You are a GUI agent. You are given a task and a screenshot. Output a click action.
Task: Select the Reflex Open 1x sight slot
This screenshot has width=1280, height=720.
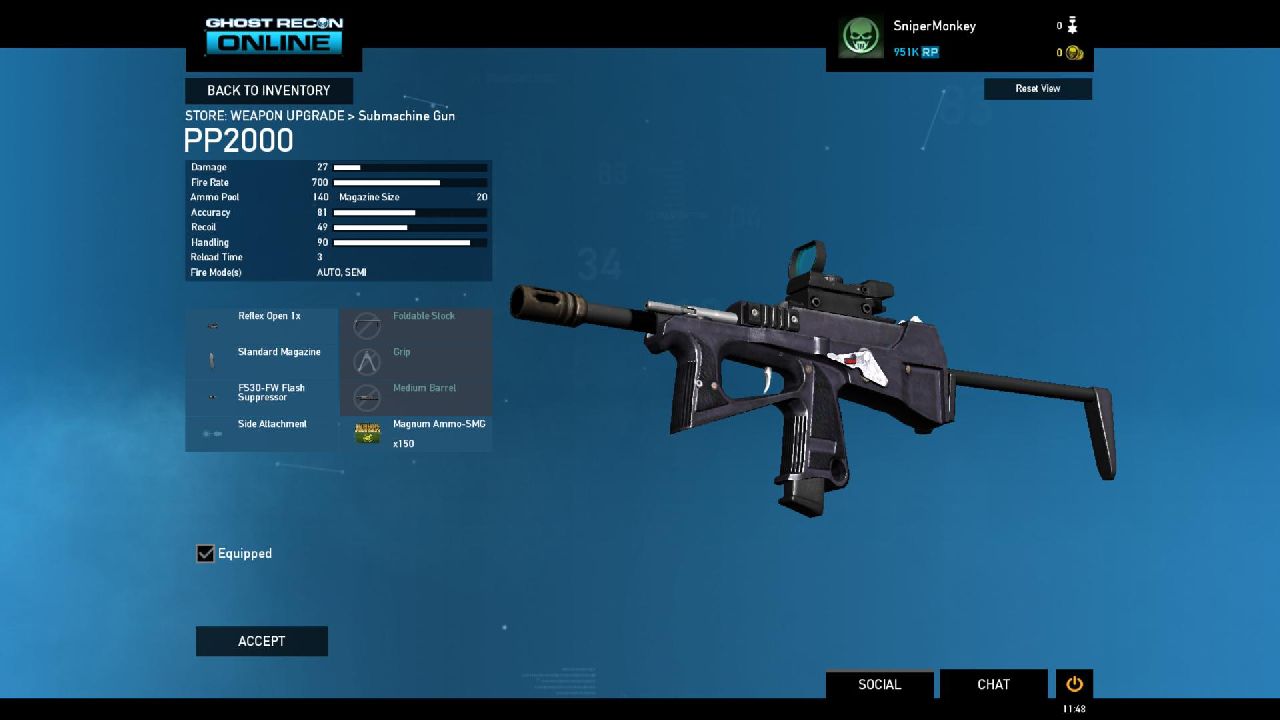(262, 325)
